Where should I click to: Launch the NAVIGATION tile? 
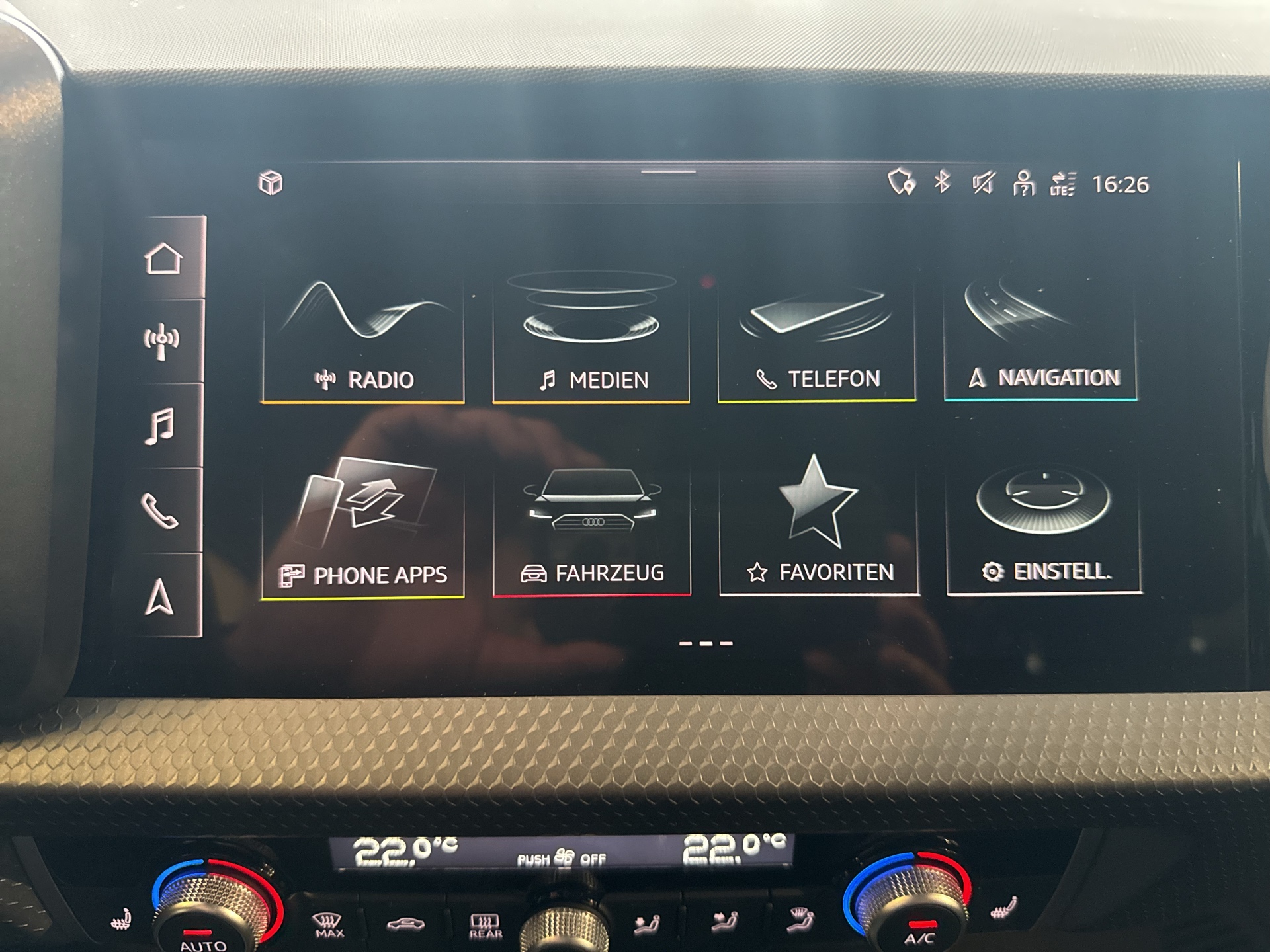coord(1040,338)
